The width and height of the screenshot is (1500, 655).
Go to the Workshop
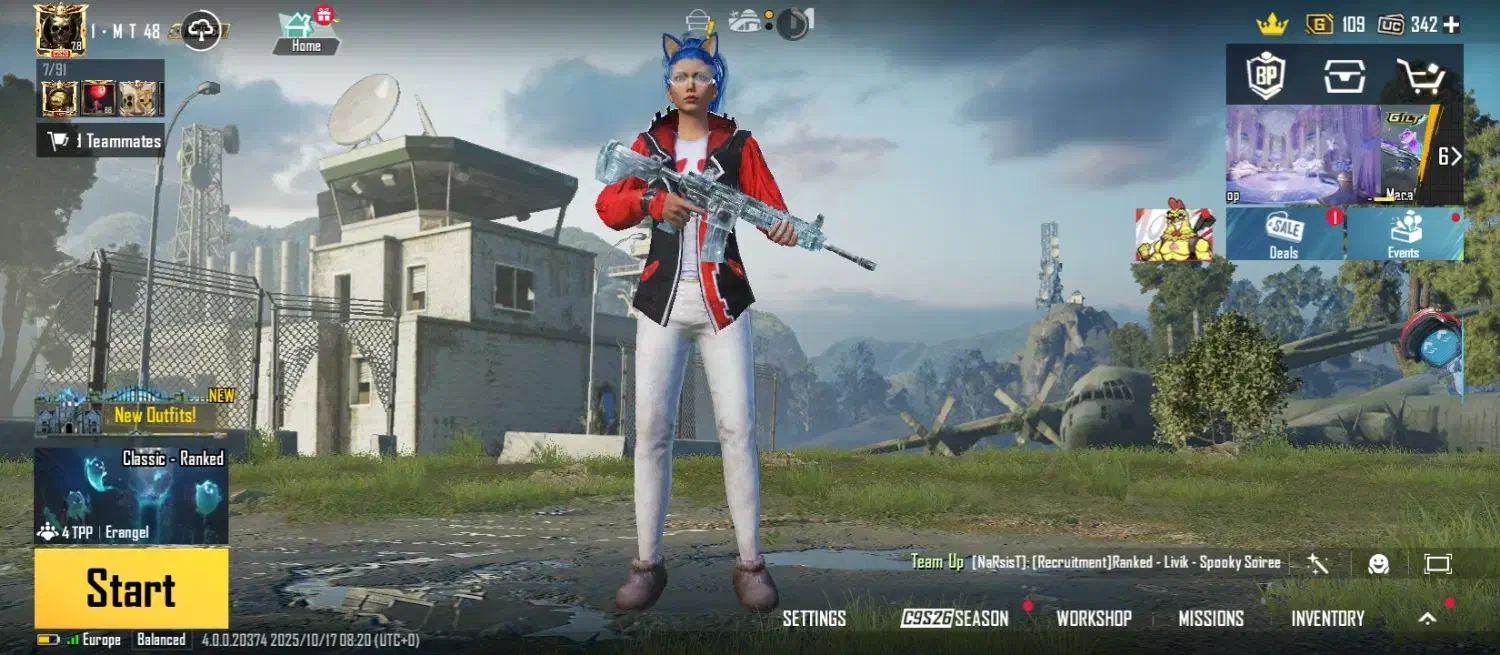pos(1094,619)
